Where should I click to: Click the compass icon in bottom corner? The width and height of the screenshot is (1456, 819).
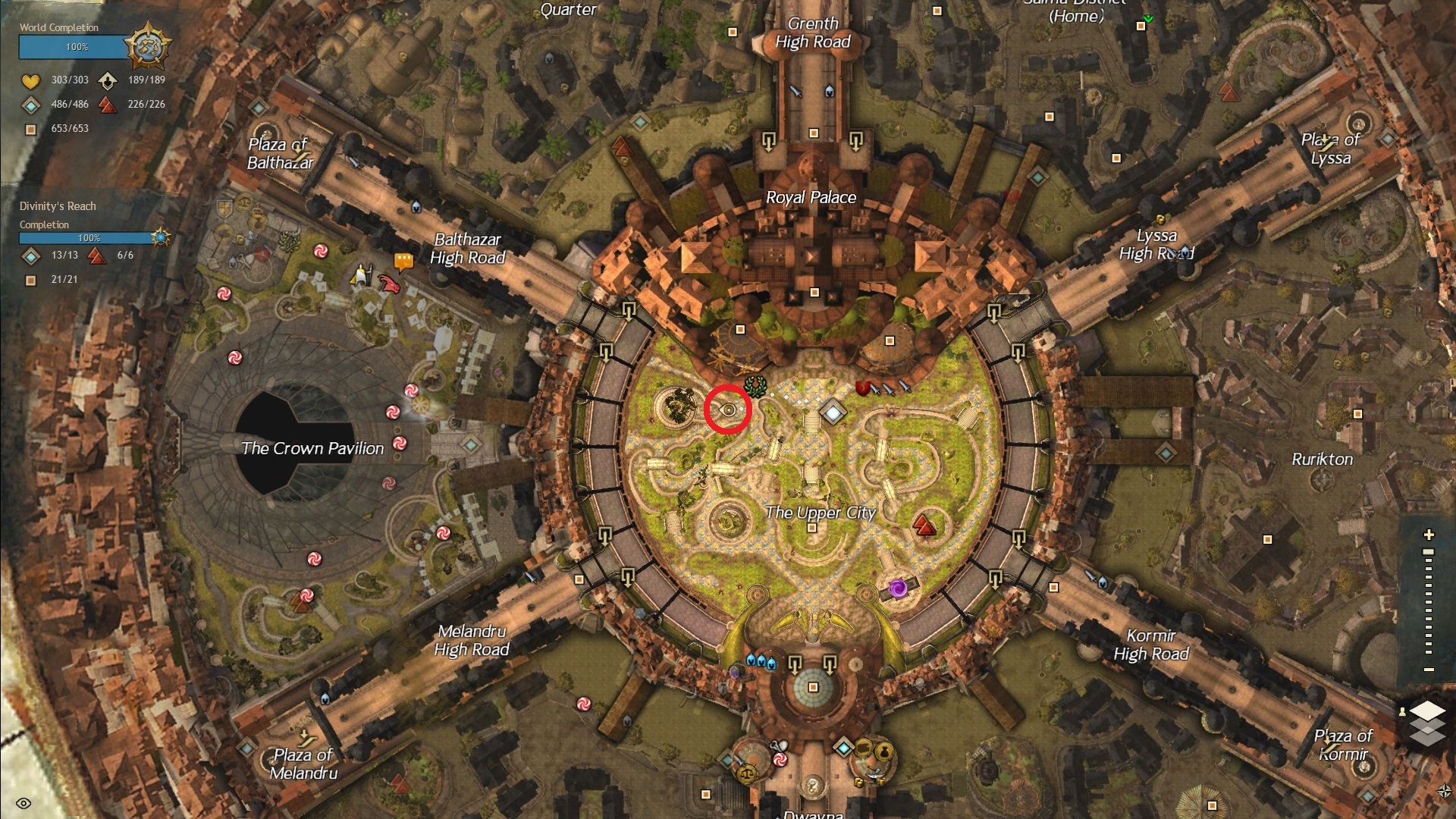coord(1445,792)
